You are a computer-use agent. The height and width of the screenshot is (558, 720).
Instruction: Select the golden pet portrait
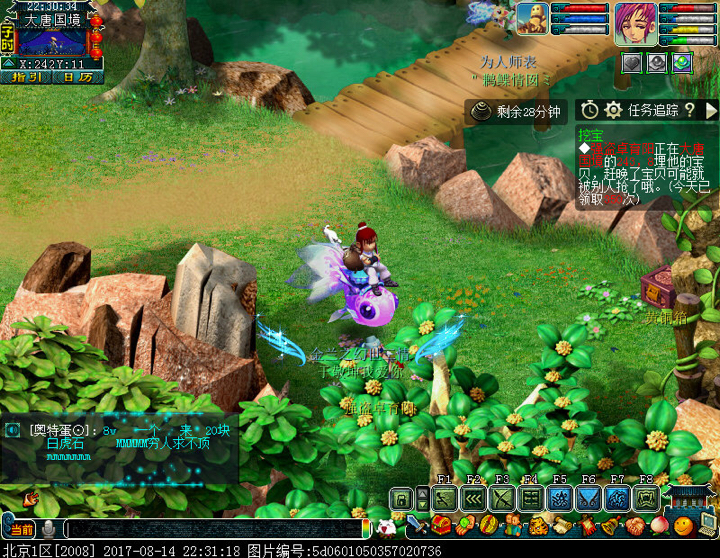(531, 19)
